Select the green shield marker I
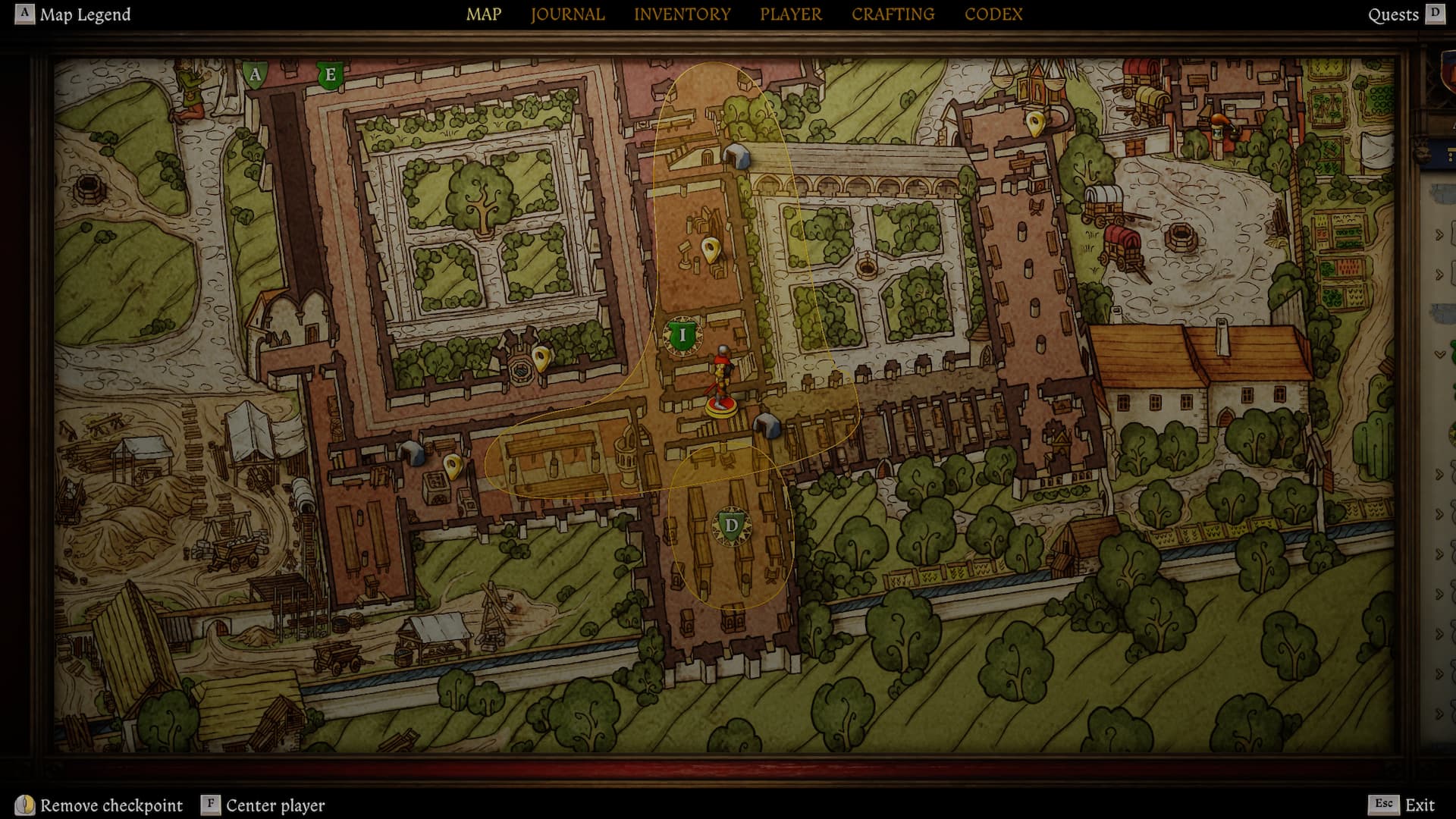The image size is (1456, 819). pos(682,335)
